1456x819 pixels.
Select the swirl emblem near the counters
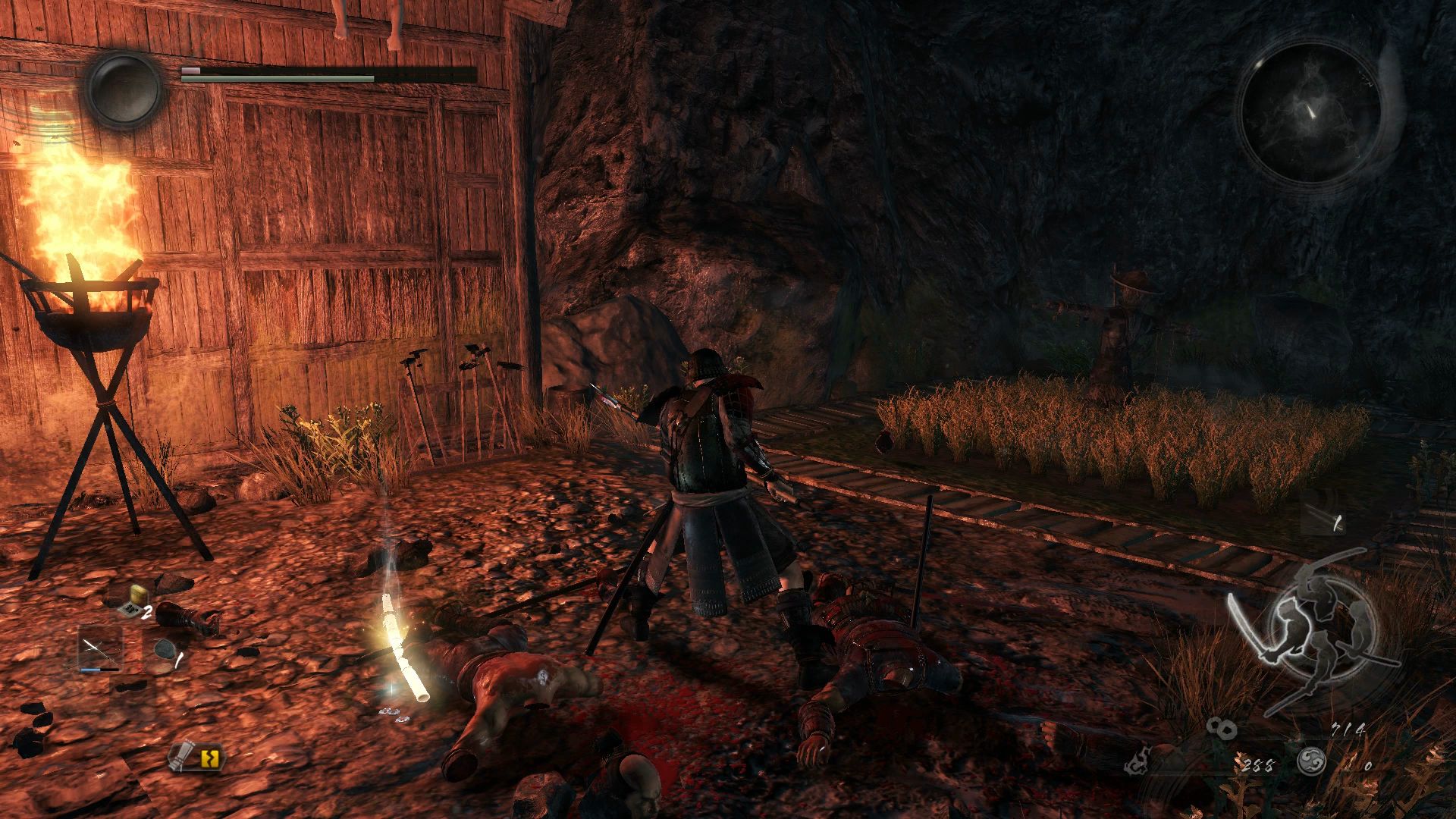point(1310,761)
